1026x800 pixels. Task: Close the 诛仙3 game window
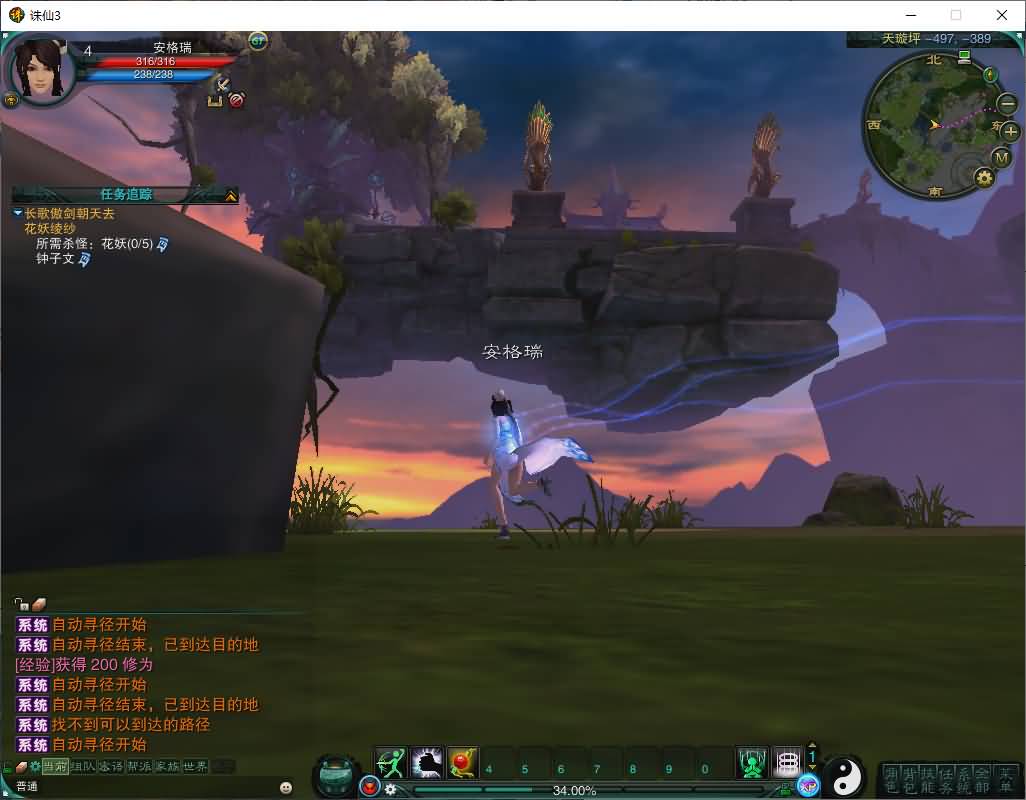tap(1002, 15)
